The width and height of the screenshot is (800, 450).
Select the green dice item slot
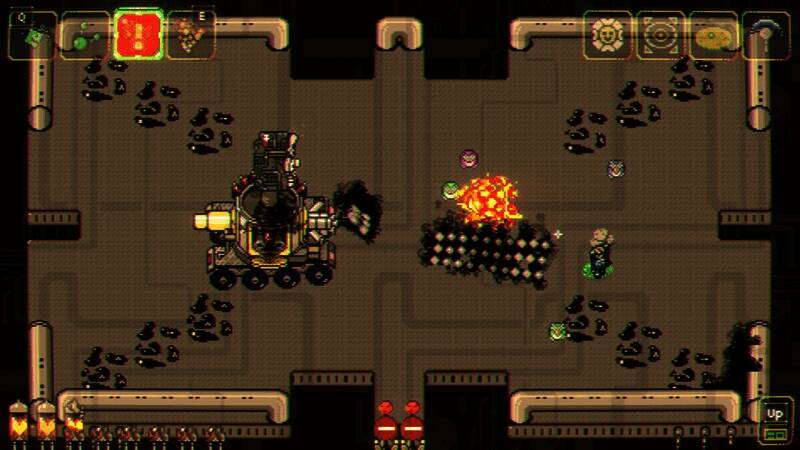tap(33, 36)
